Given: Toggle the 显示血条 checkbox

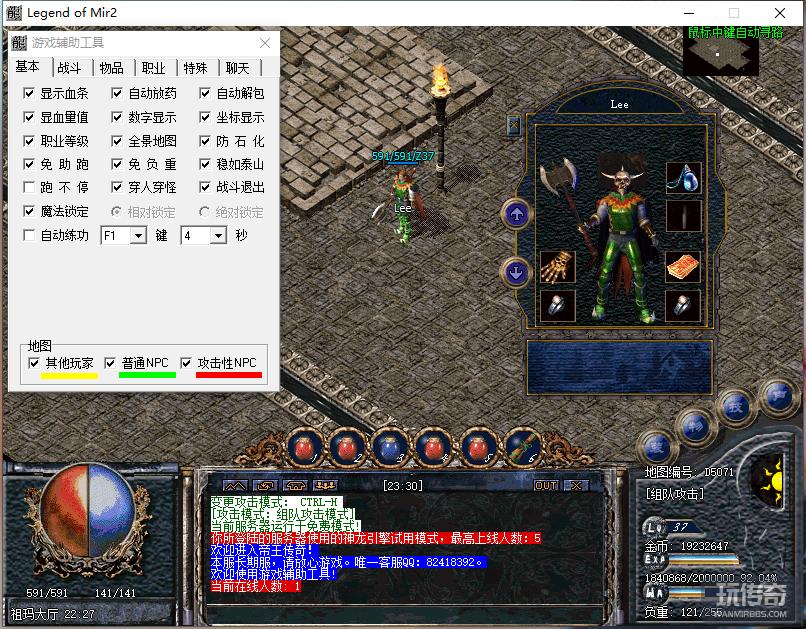Looking at the screenshot, I should point(30,94).
